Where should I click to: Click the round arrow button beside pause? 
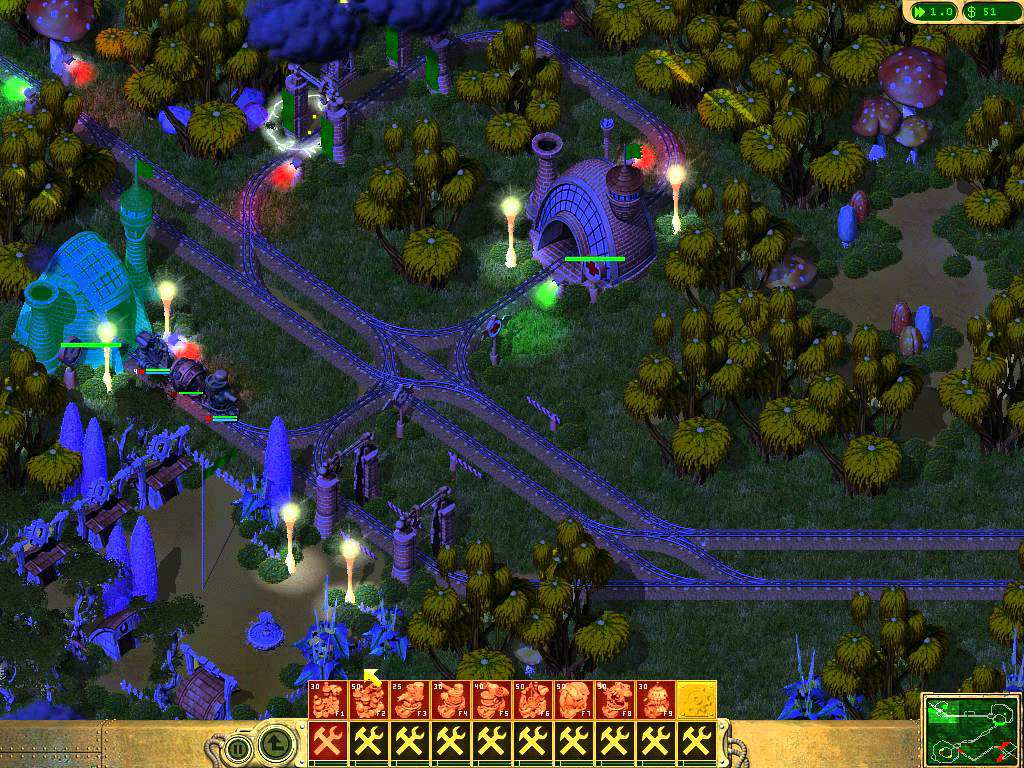coord(275,745)
